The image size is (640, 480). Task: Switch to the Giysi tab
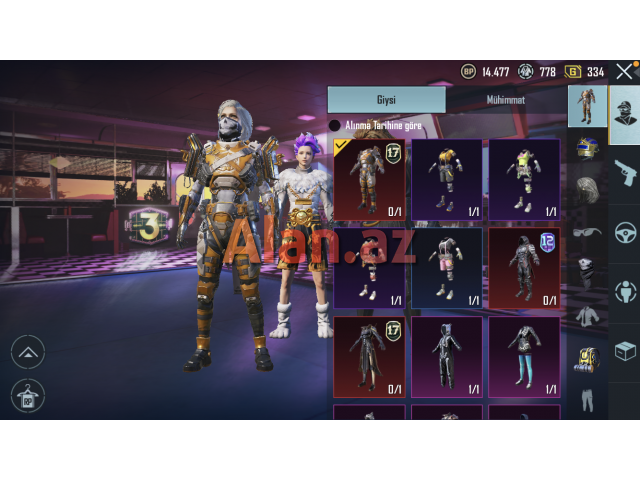pyautogui.click(x=386, y=99)
